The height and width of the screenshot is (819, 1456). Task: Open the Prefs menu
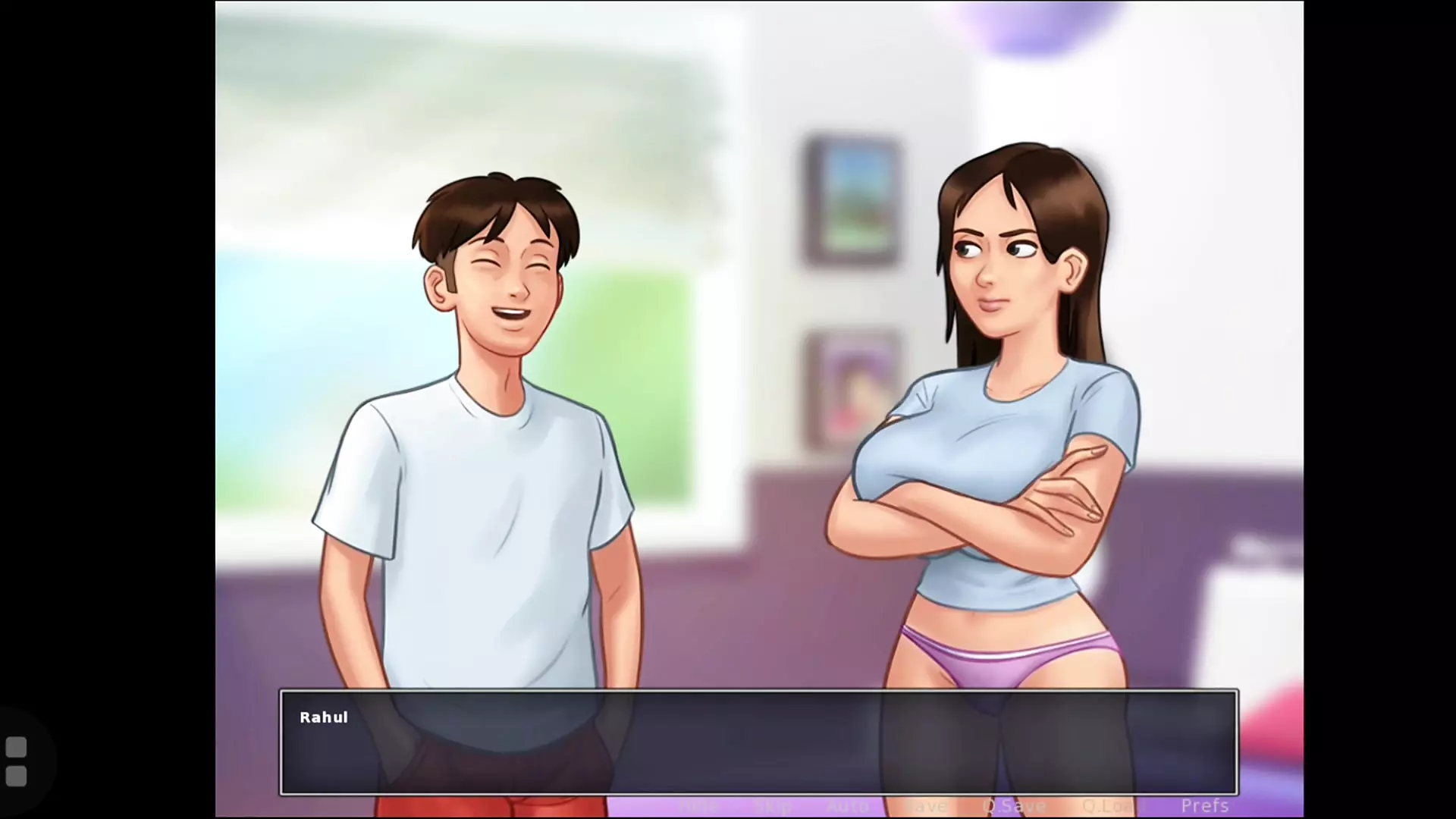1204,805
